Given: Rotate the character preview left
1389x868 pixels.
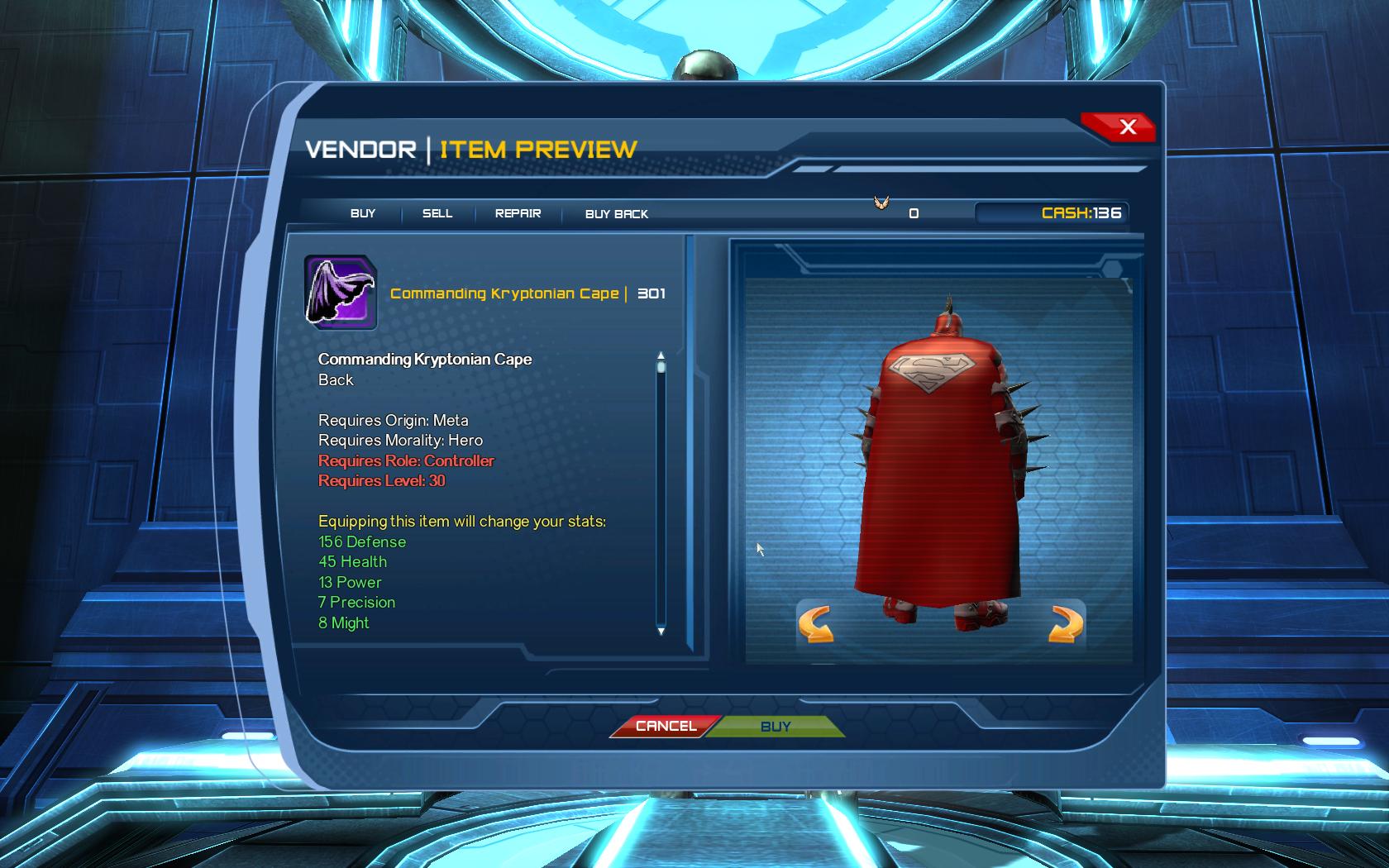Looking at the screenshot, I should coord(815,624).
